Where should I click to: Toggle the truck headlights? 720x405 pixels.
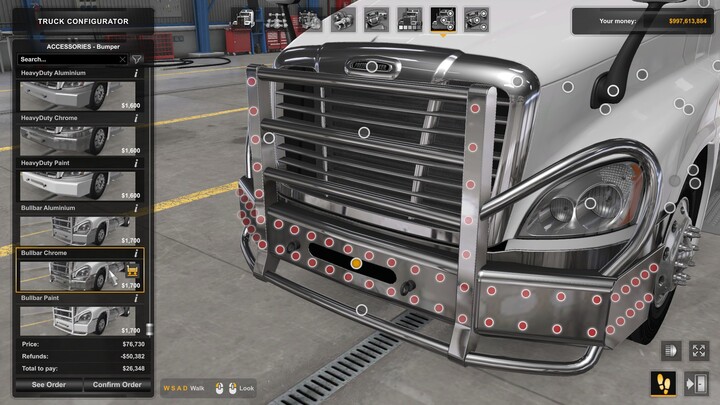click(x=669, y=352)
